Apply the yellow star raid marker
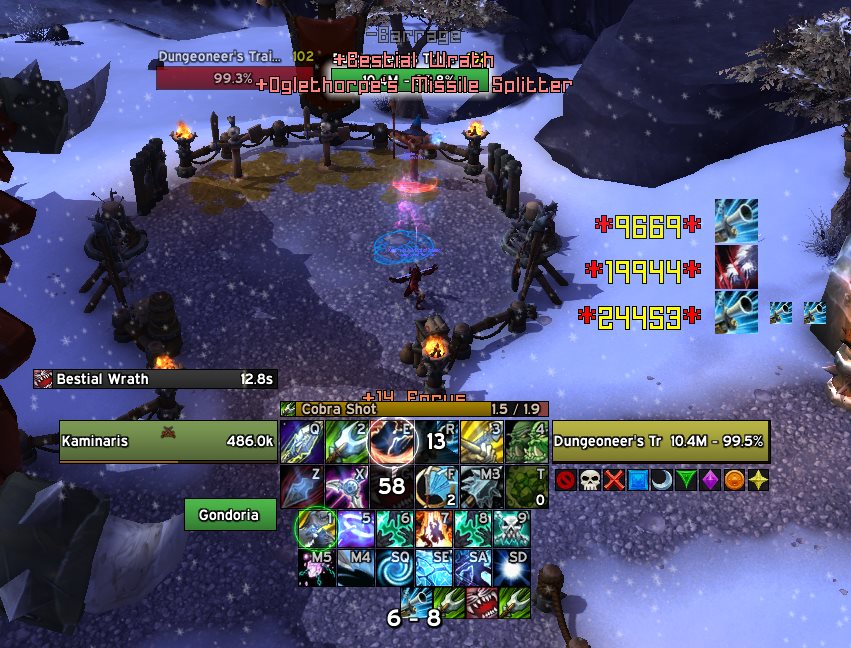This screenshot has height=648, width=851. point(758,480)
